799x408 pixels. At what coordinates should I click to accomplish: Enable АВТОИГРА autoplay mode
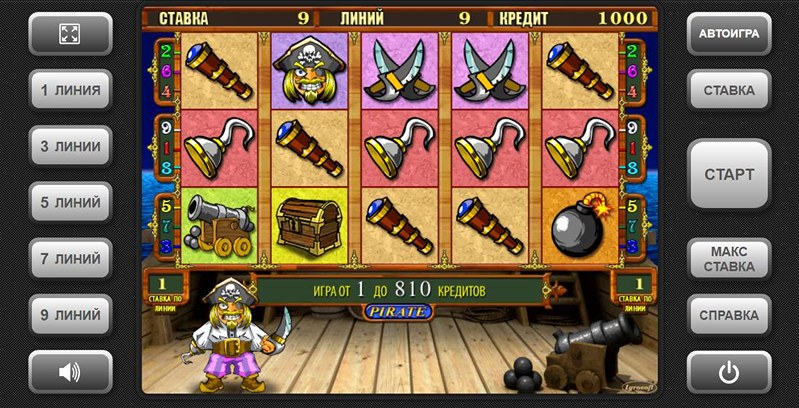pyautogui.click(x=729, y=34)
